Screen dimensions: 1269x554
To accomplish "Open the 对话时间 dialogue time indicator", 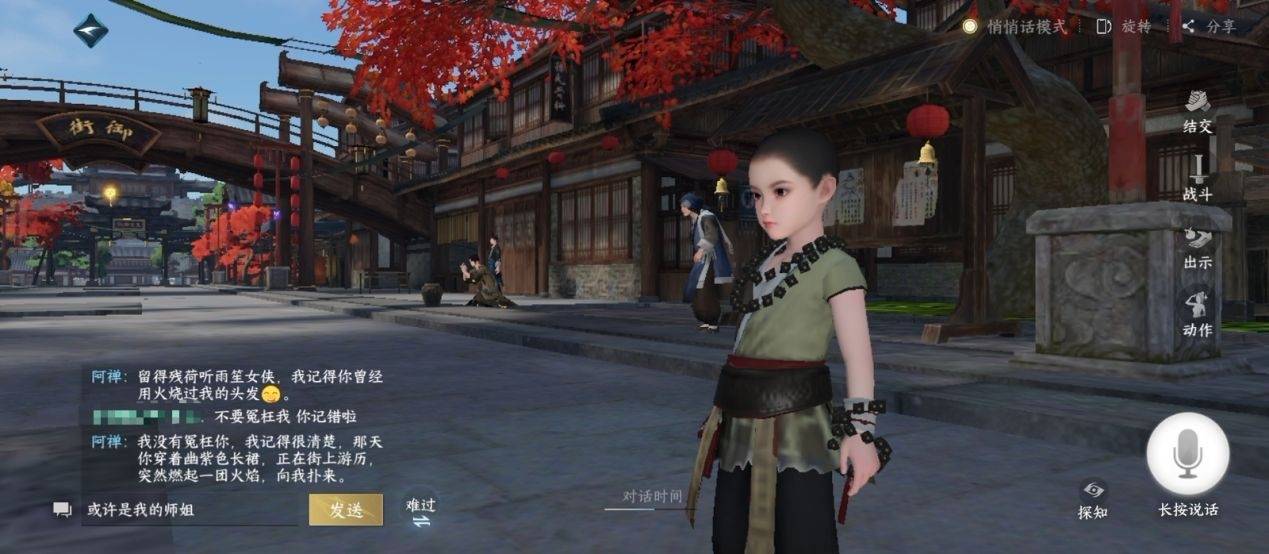I will 653,496.
